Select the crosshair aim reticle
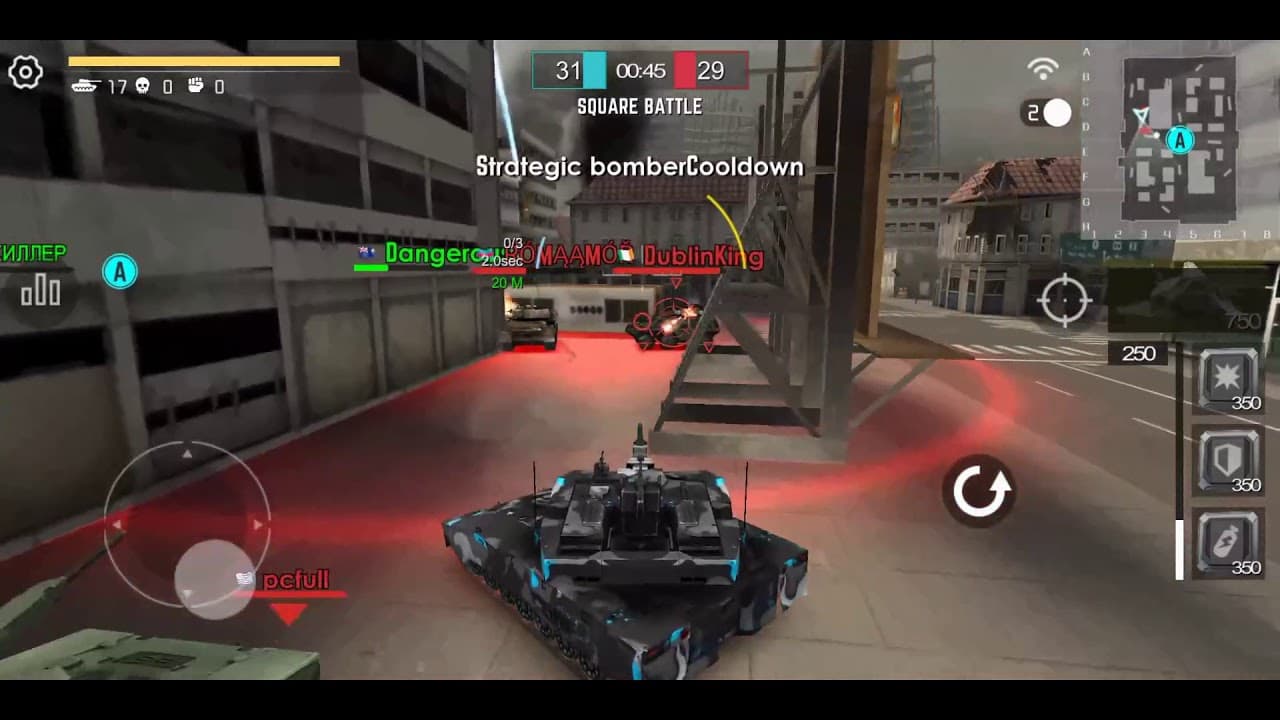The height and width of the screenshot is (720, 1280). click(x=1065, y=298)
